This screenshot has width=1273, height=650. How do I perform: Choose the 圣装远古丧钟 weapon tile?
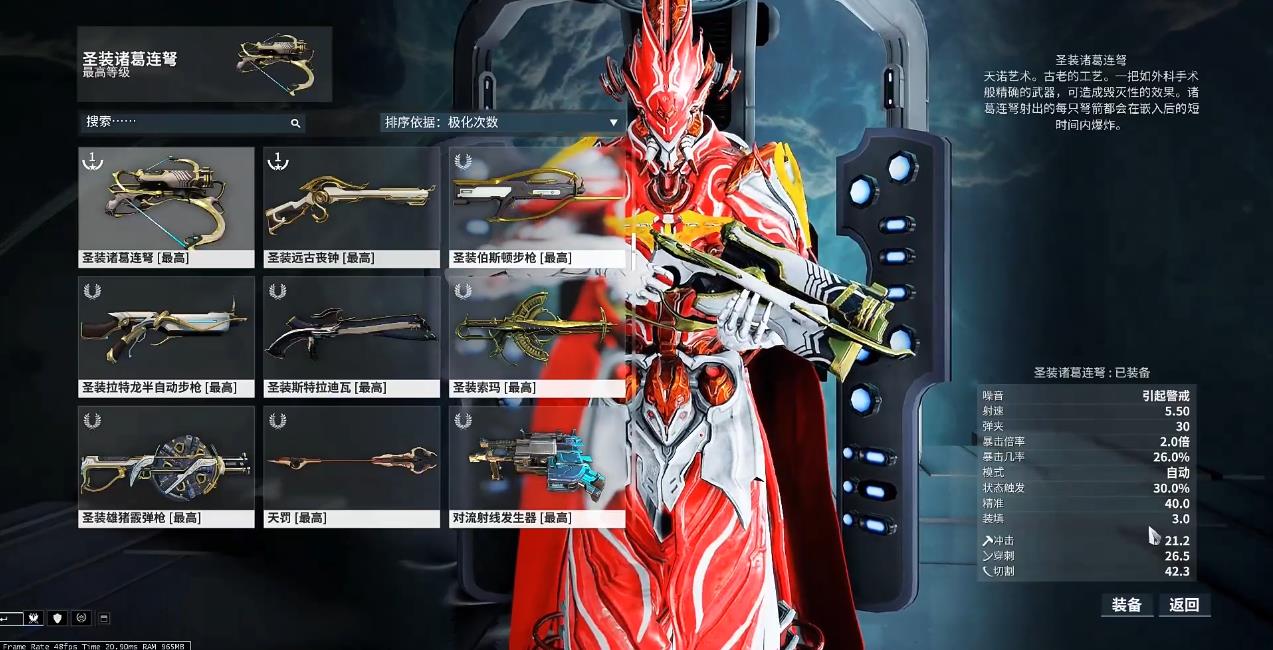[351, 207]
